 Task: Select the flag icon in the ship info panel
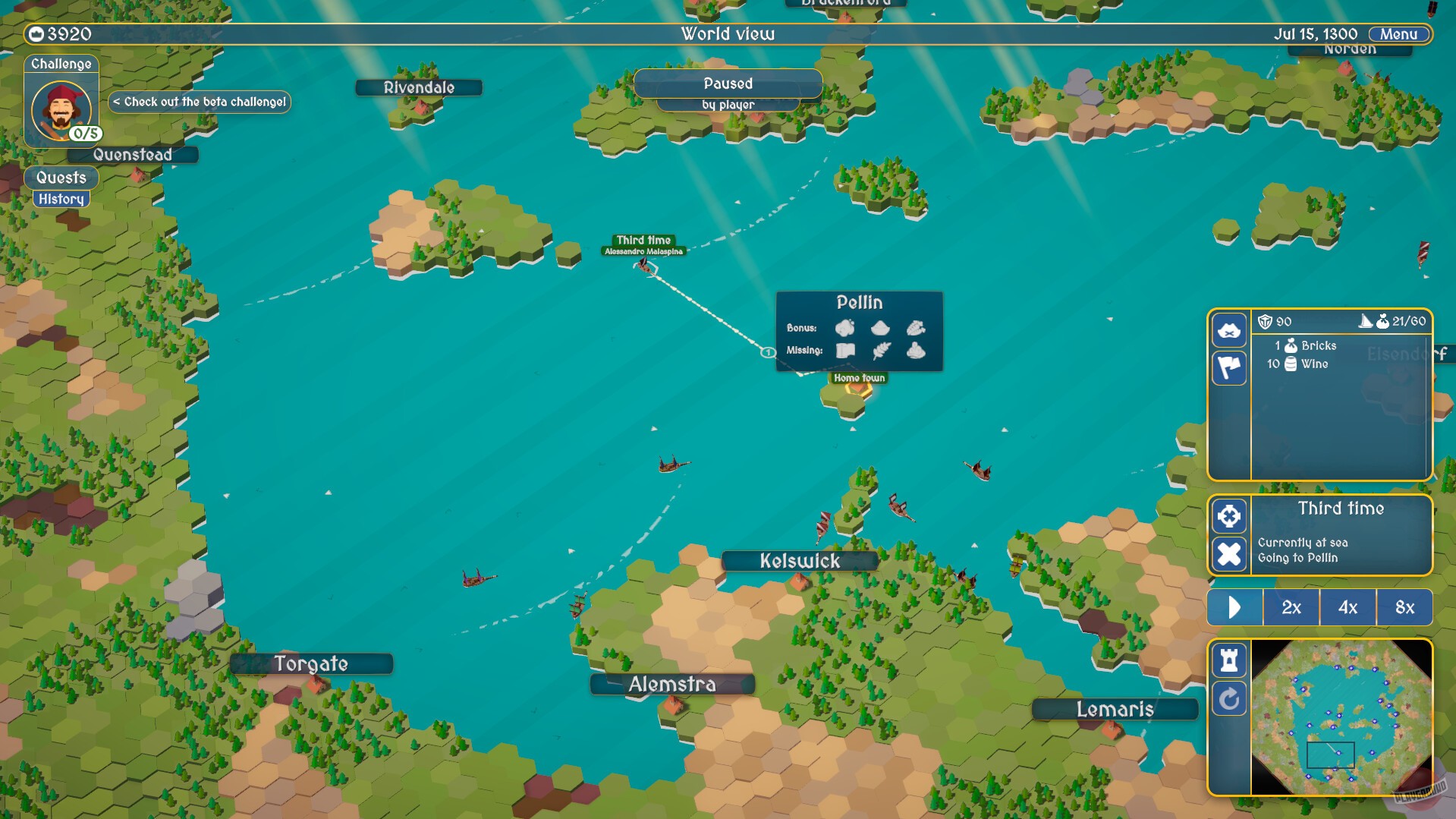1229,368
